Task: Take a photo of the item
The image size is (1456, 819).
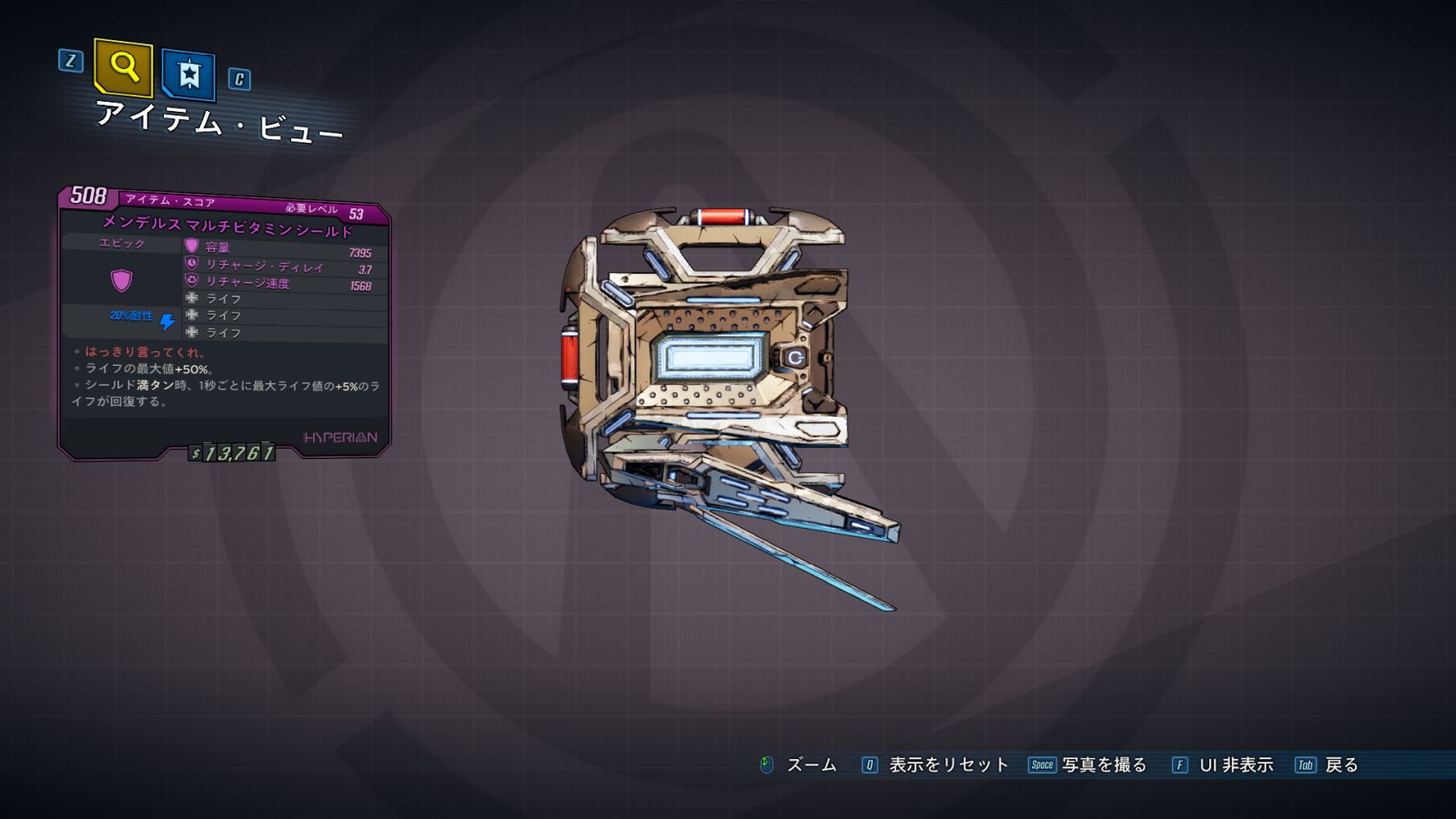Action: 1088,765
